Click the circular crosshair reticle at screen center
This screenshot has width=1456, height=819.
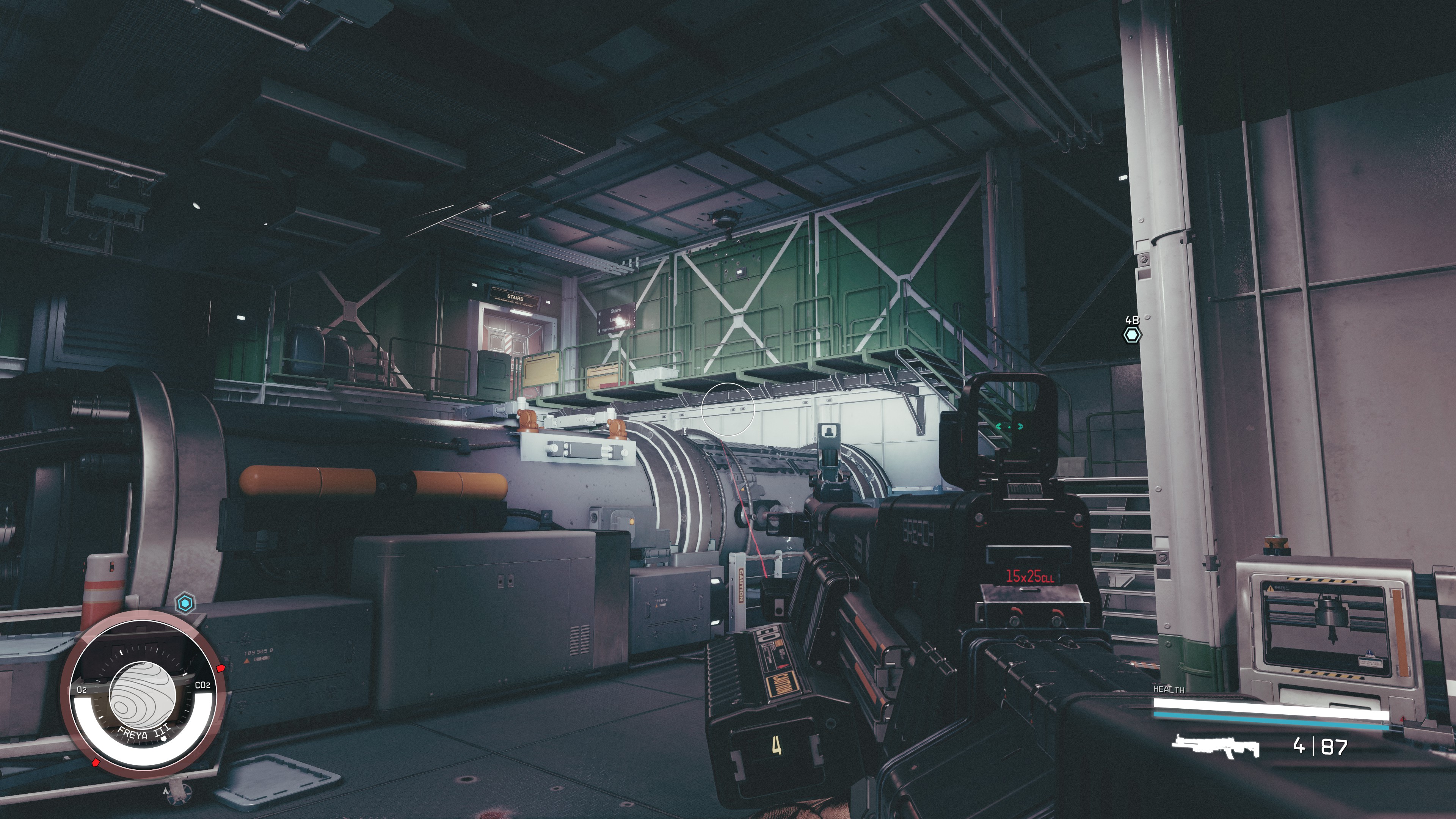pyautogui.click(x=728, y=409)
